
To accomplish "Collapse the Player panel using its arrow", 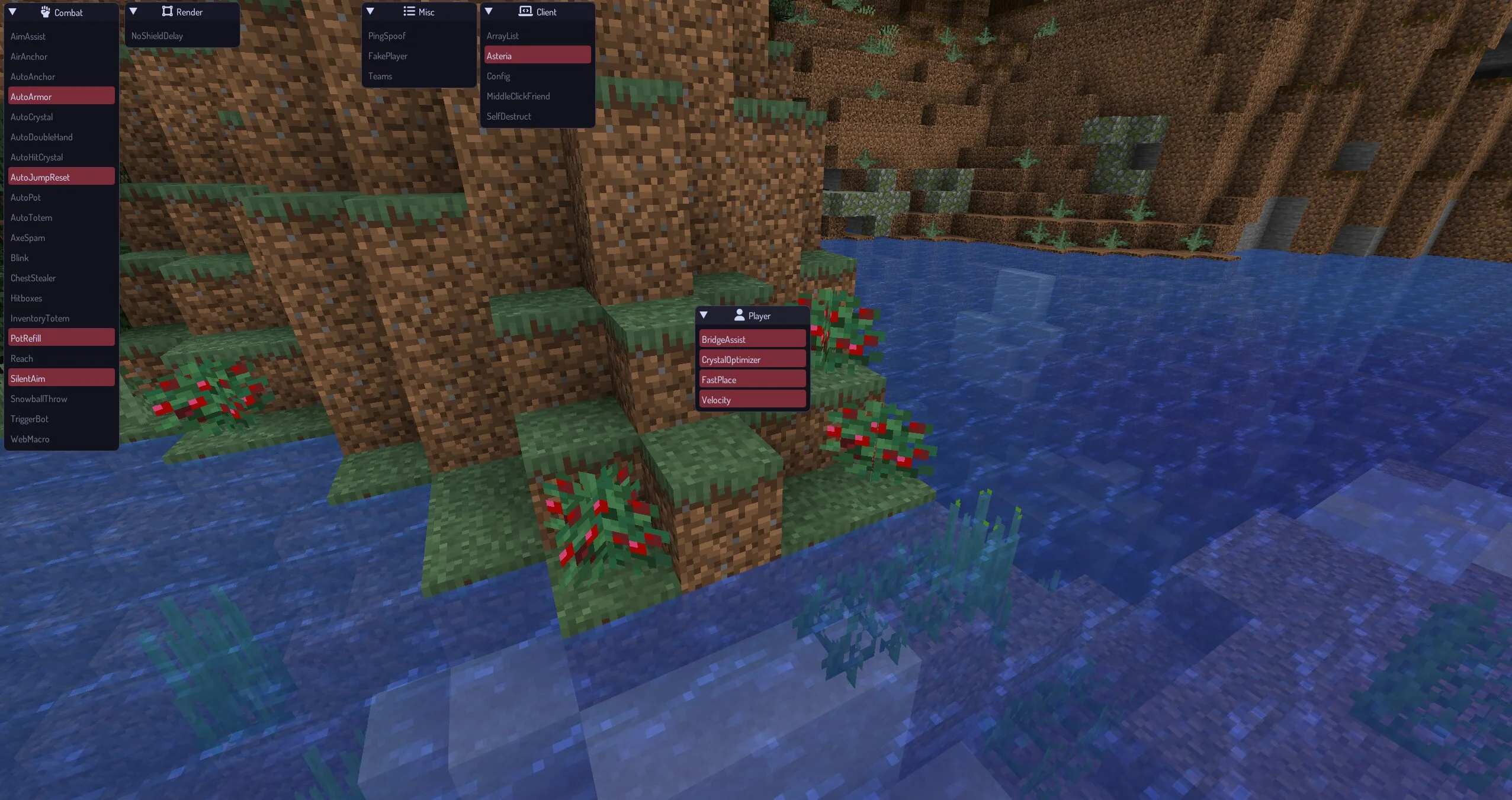I will 704,315.
